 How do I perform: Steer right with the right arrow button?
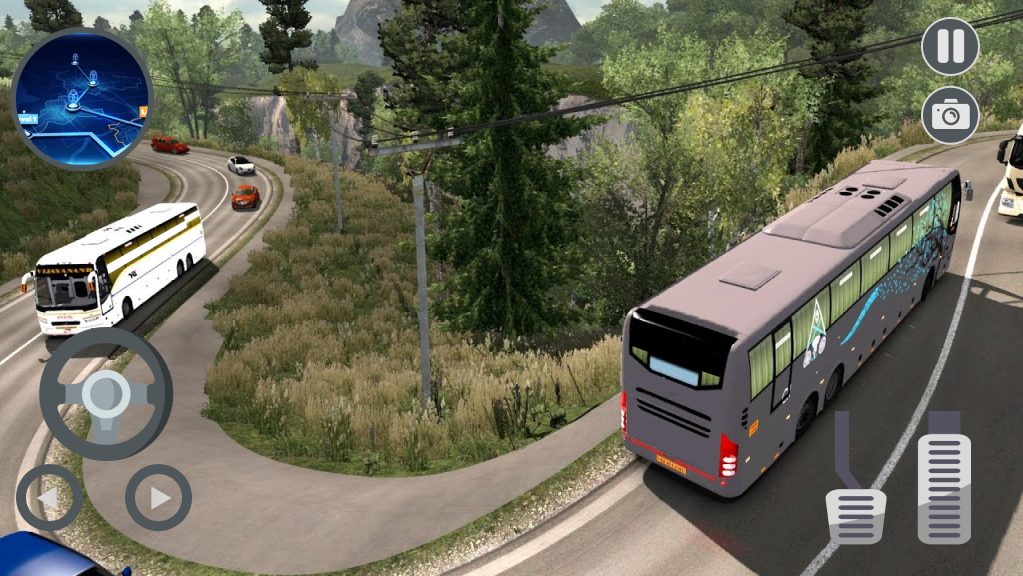click(x=158, y=497)
